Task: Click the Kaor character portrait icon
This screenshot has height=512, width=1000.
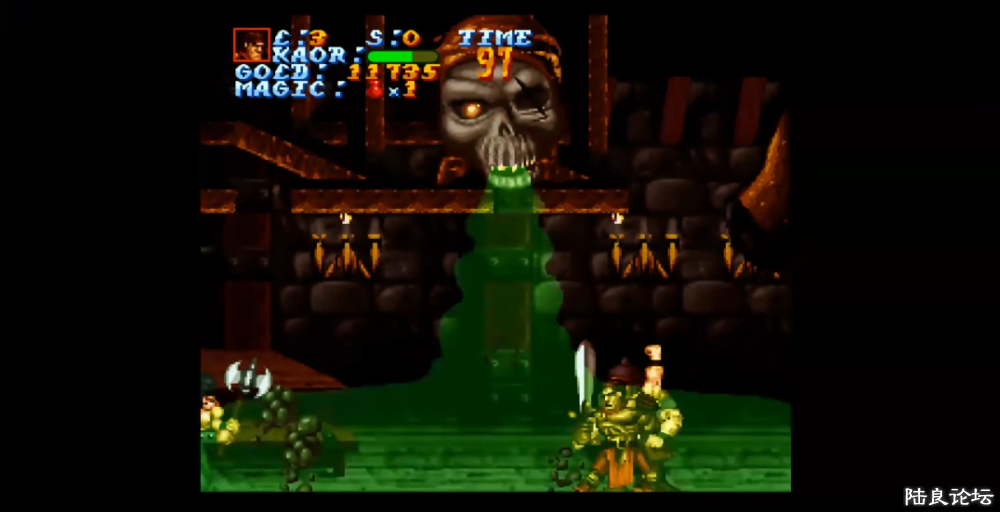Action: [251, 45]
